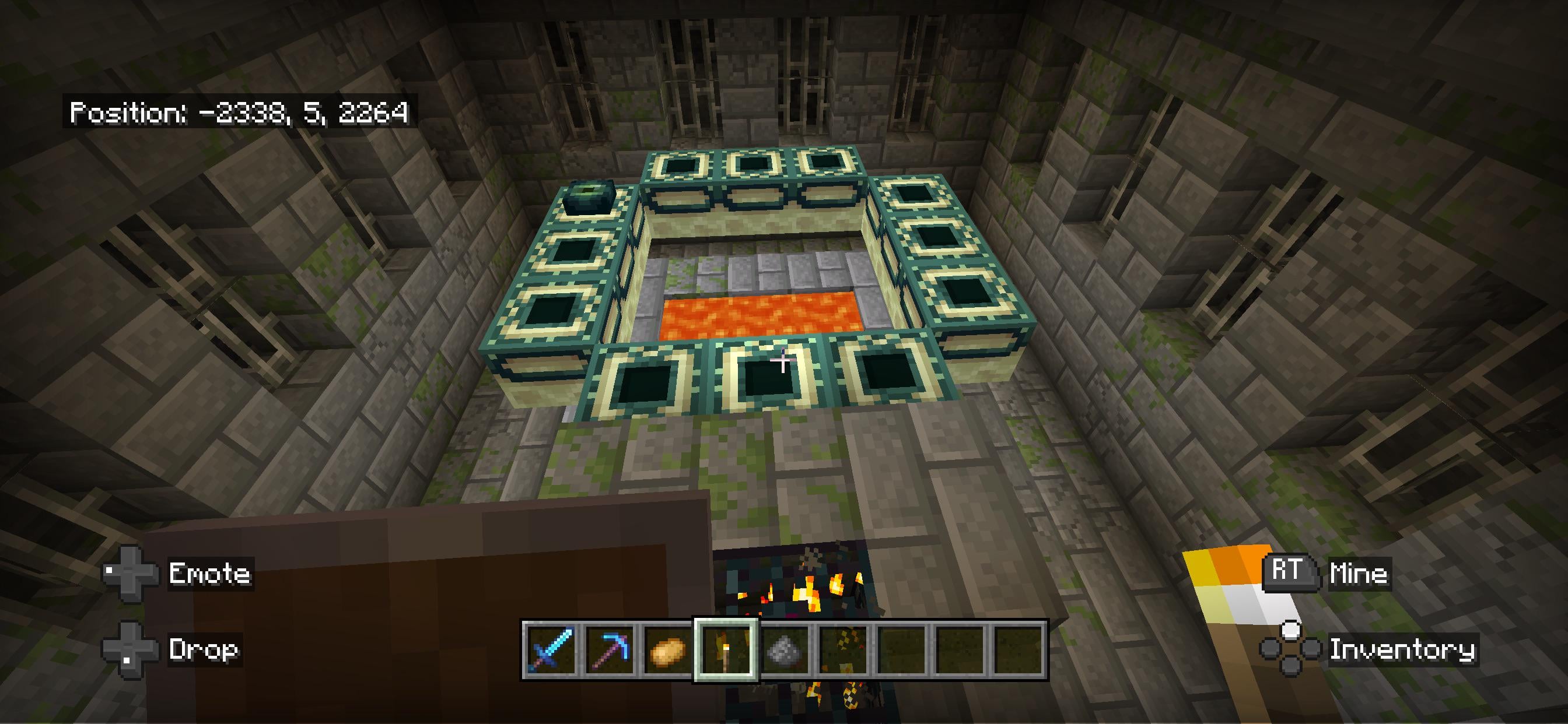Image resolution: width=1568 pixels, height=724 pixels.
Task: Select the diamond sword hotbar slot
Action: pyautogui.click(x=551, y=650)
